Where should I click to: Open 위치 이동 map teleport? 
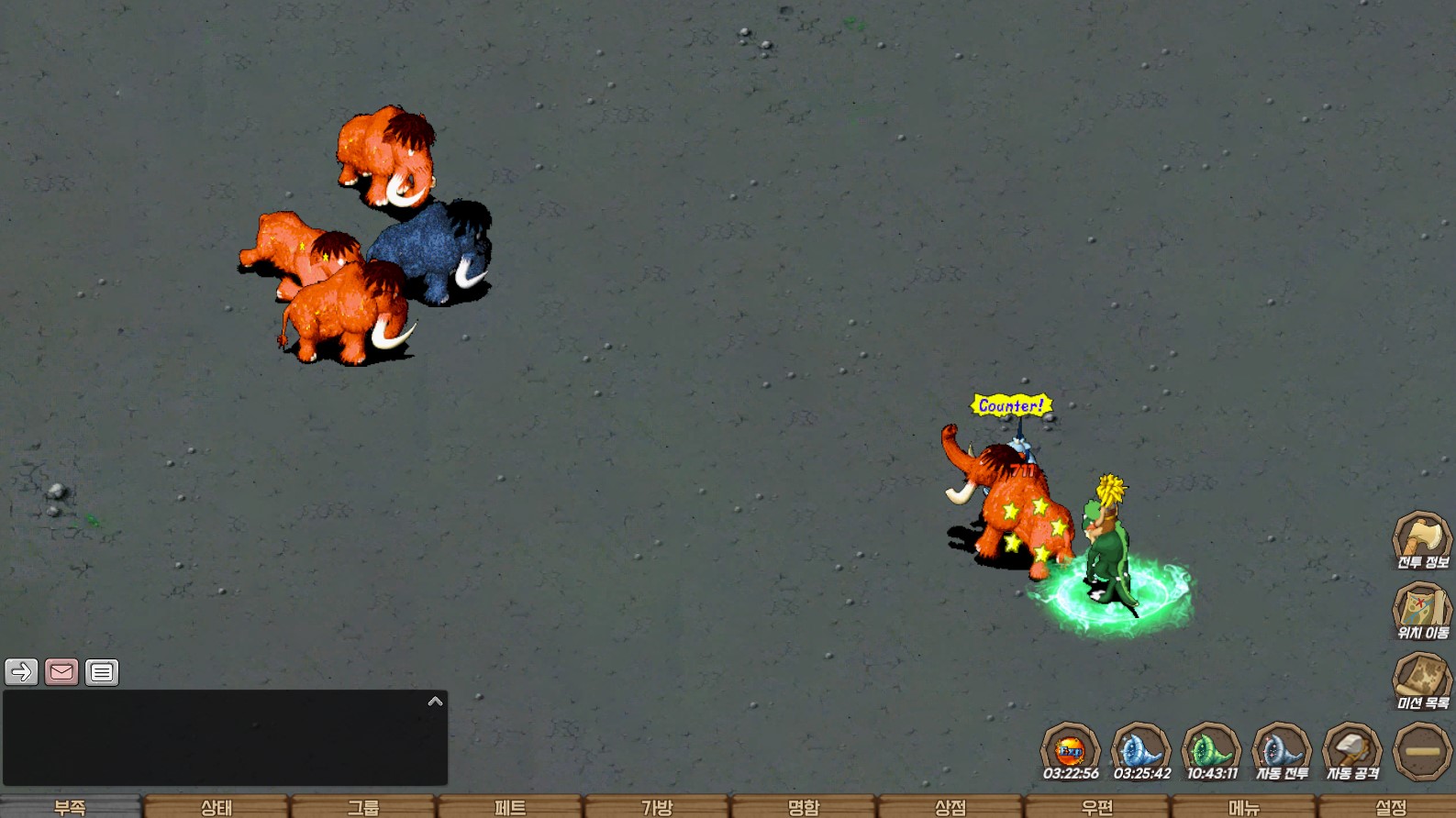pos(1422,610)
